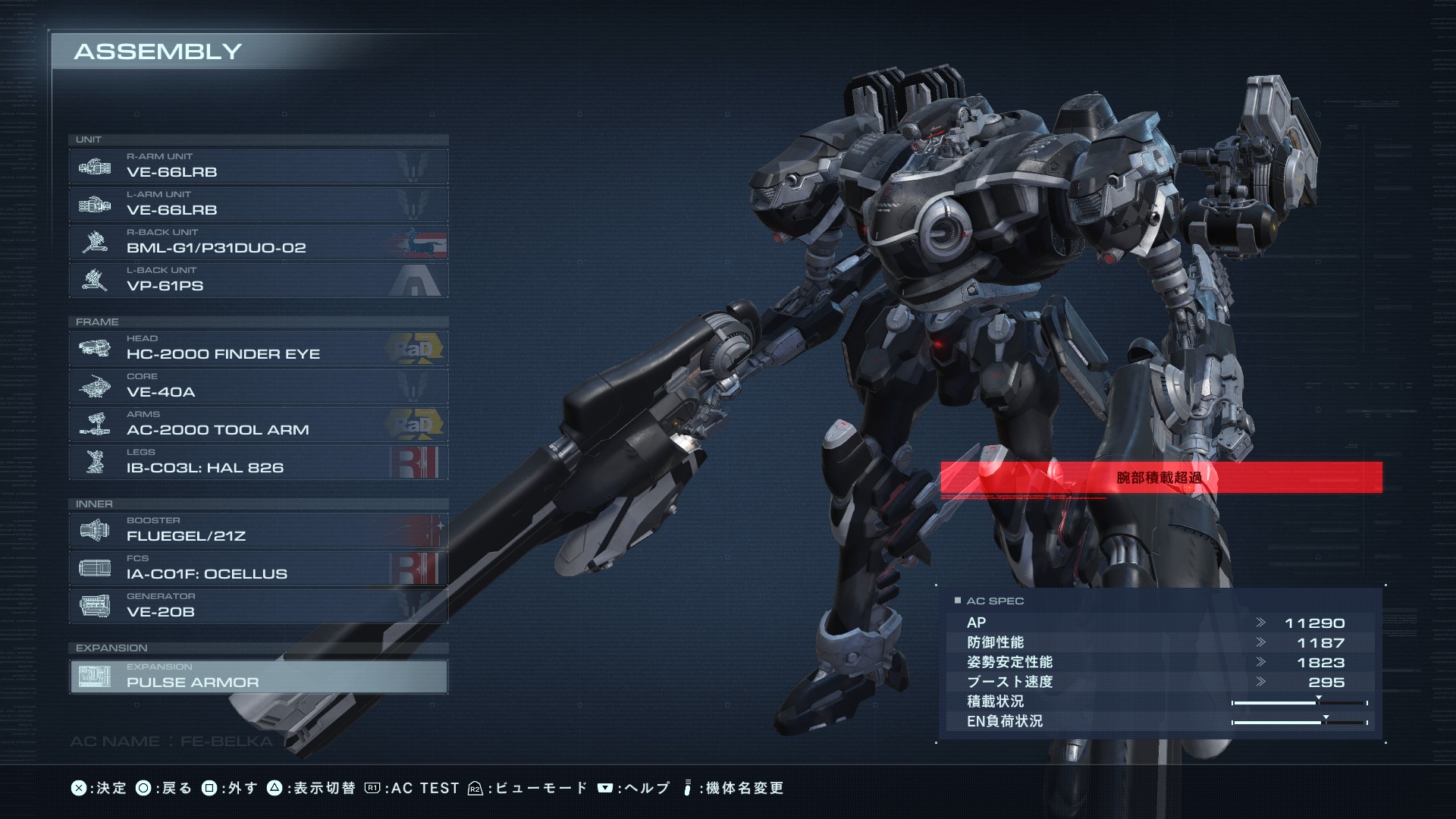Open the HEAD part HC-2000 FINDER EYE

coord(258,348)
